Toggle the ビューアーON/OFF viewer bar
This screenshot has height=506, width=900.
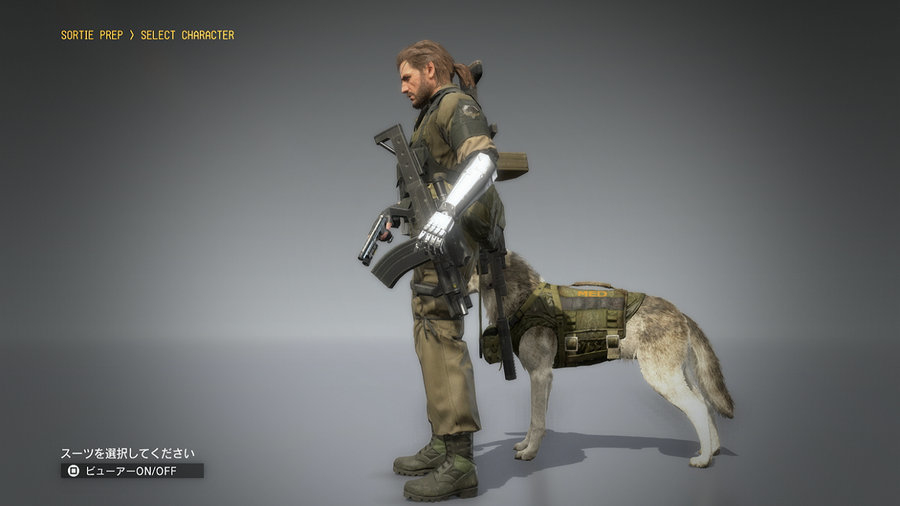pyautogui.click(x=132, y=470)
